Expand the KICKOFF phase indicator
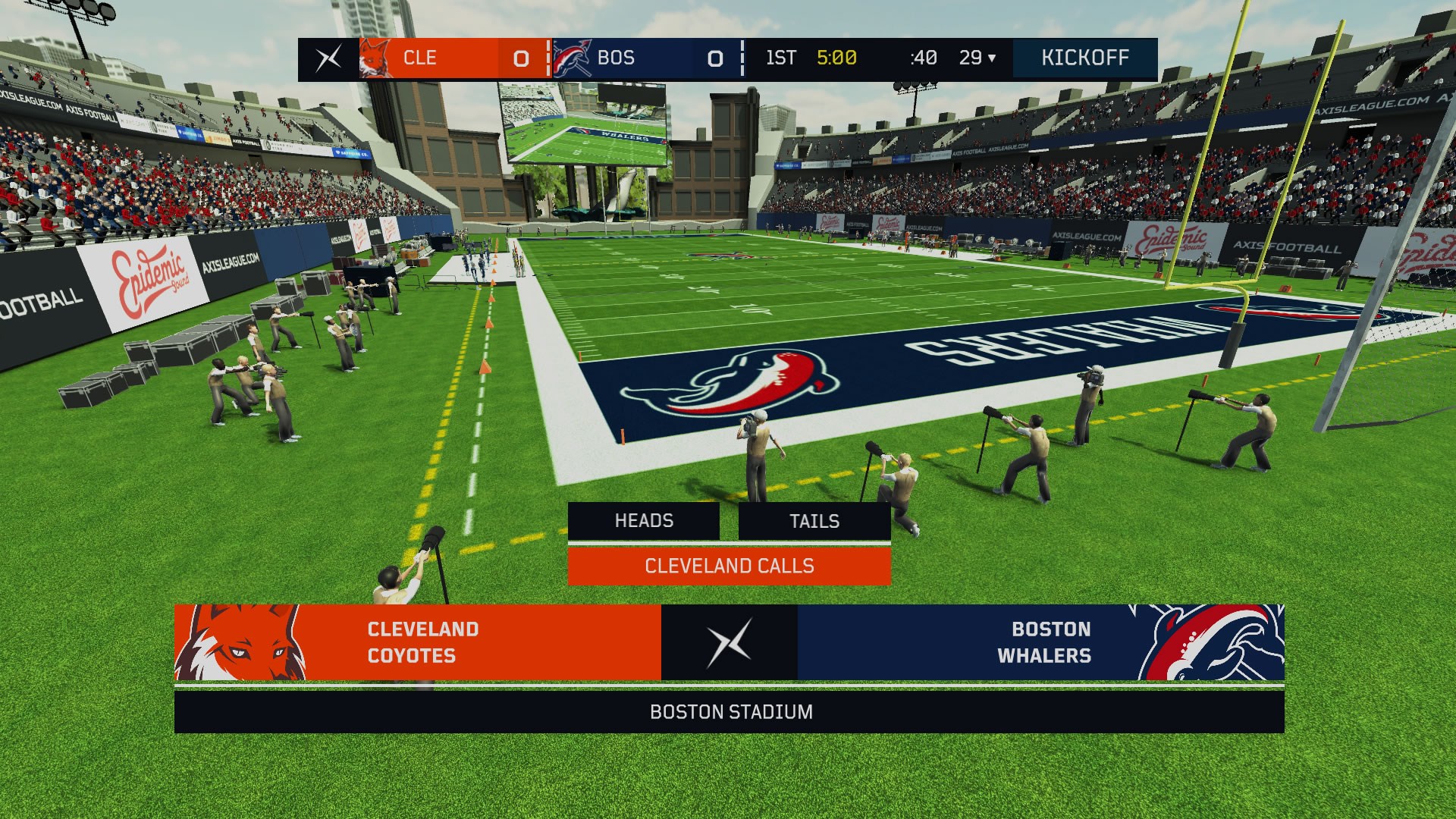Image resolution: width=1456 pixels, height=819 pixels. point(1084,58)
